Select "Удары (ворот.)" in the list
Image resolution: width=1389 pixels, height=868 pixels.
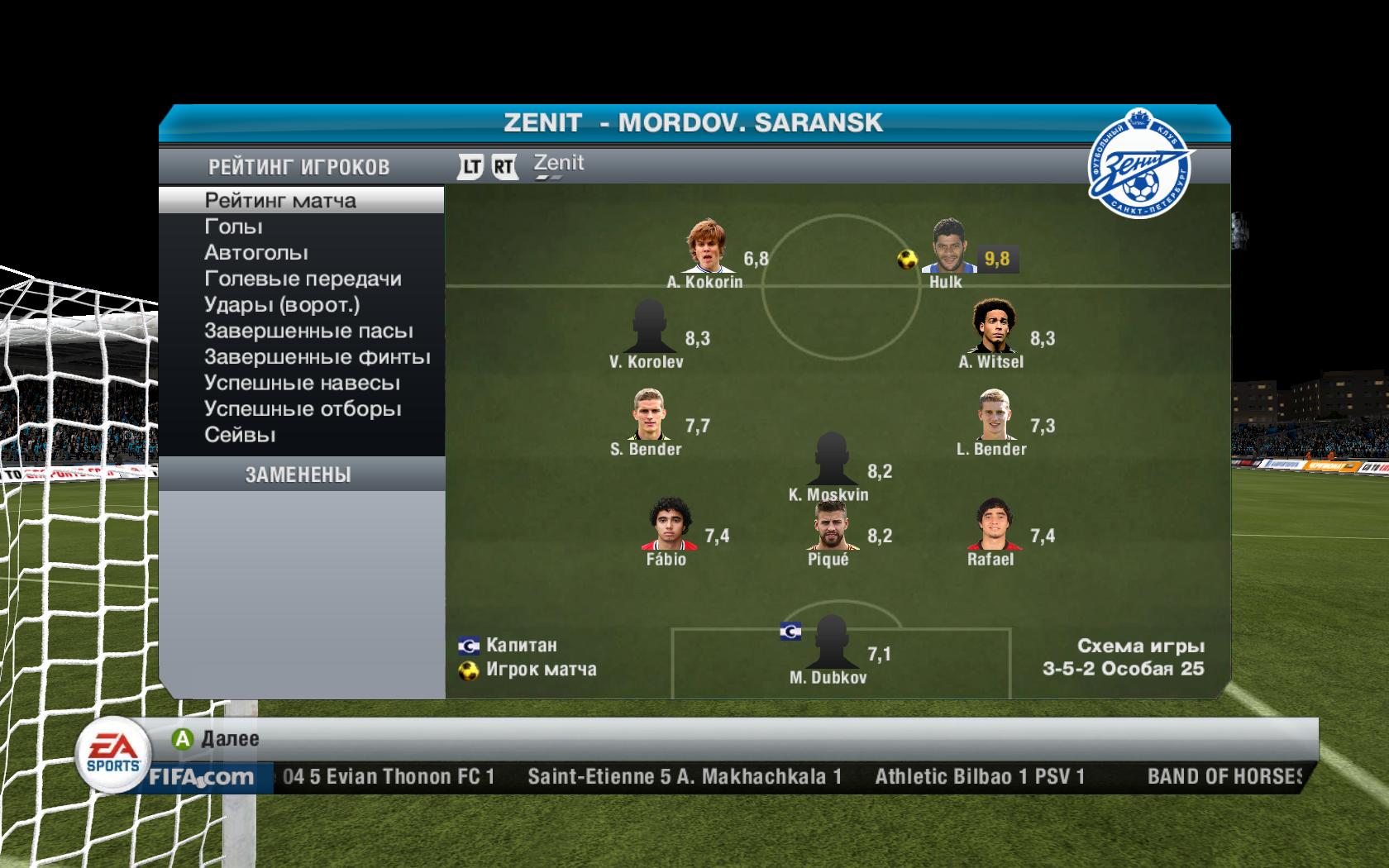[x=282, y=305]
